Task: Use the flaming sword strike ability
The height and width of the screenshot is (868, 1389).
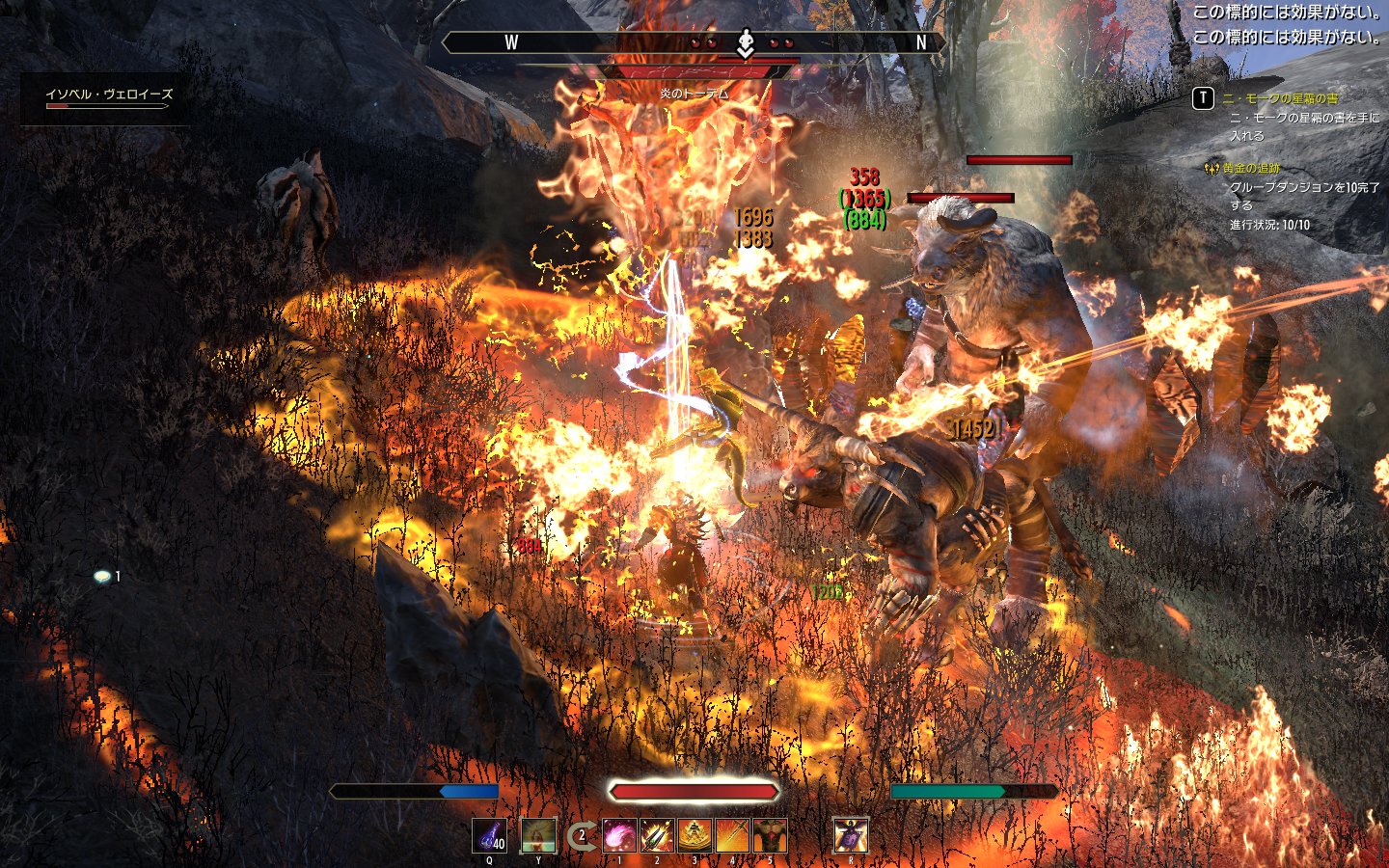Action: tap(732, 835)
